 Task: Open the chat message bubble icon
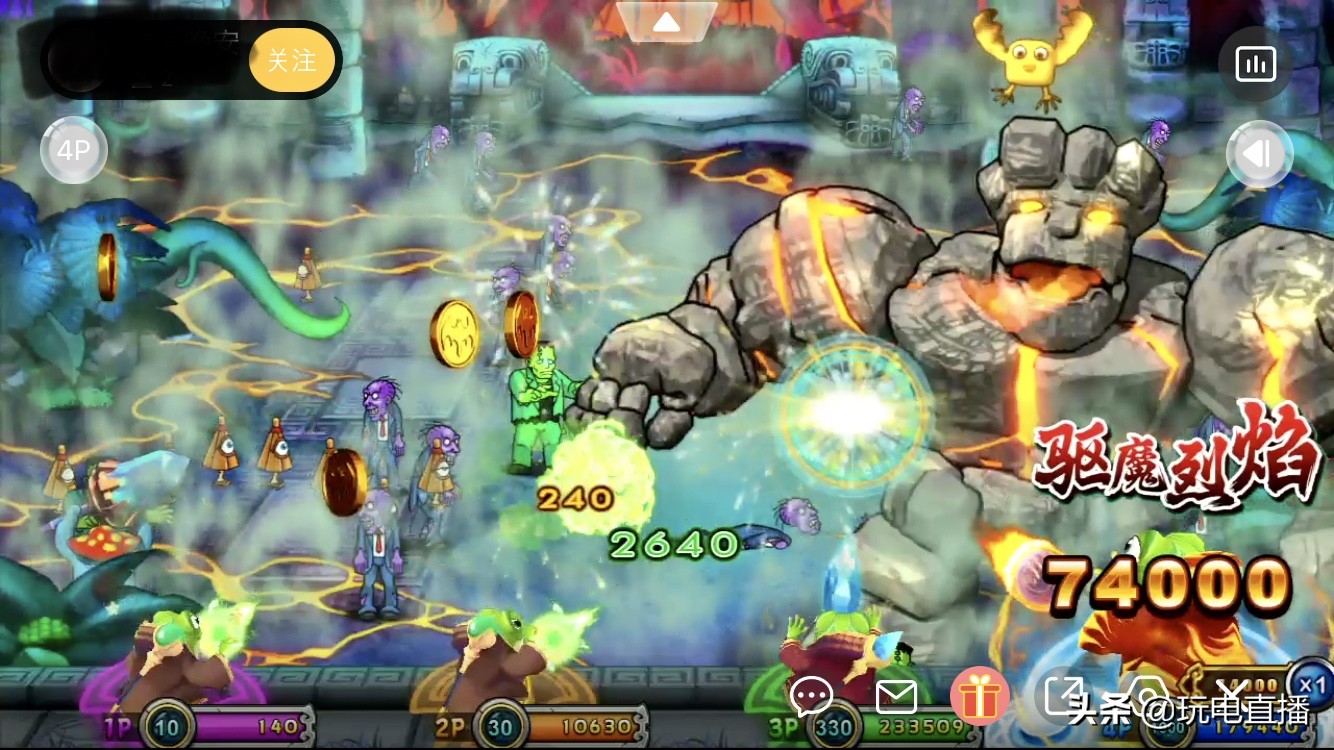tap(811, 697)
